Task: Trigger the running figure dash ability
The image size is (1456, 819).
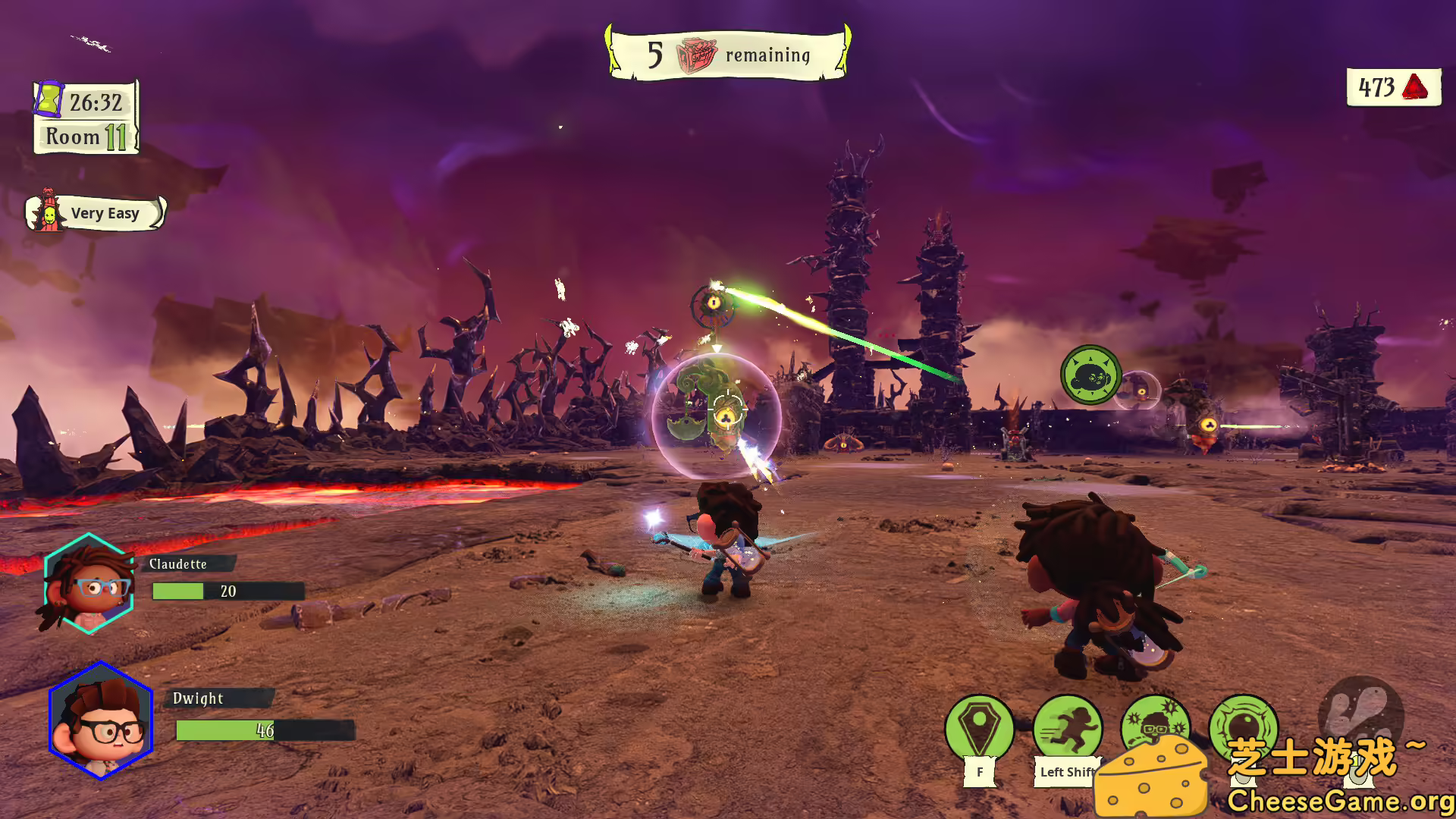Action: point(1067,726)
